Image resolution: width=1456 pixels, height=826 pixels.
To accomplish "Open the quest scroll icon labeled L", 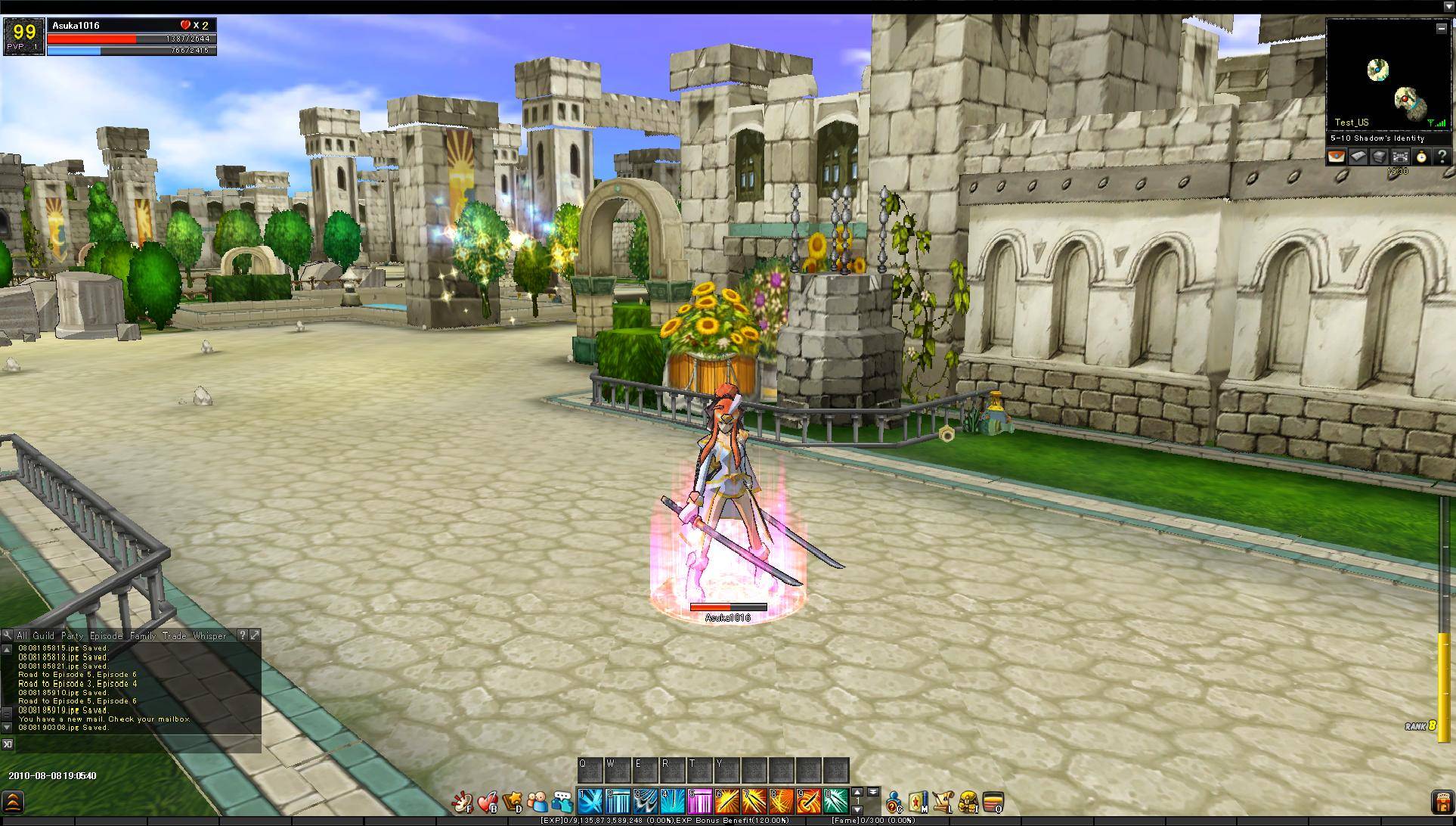I will [943, 802].
